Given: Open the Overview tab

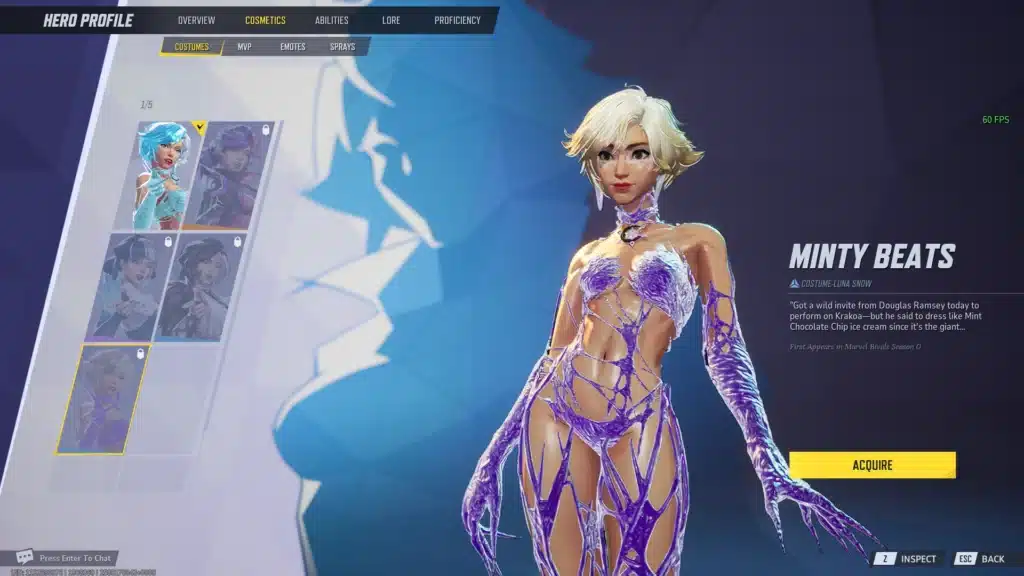Looking at the screenshot, I should 196,20.
